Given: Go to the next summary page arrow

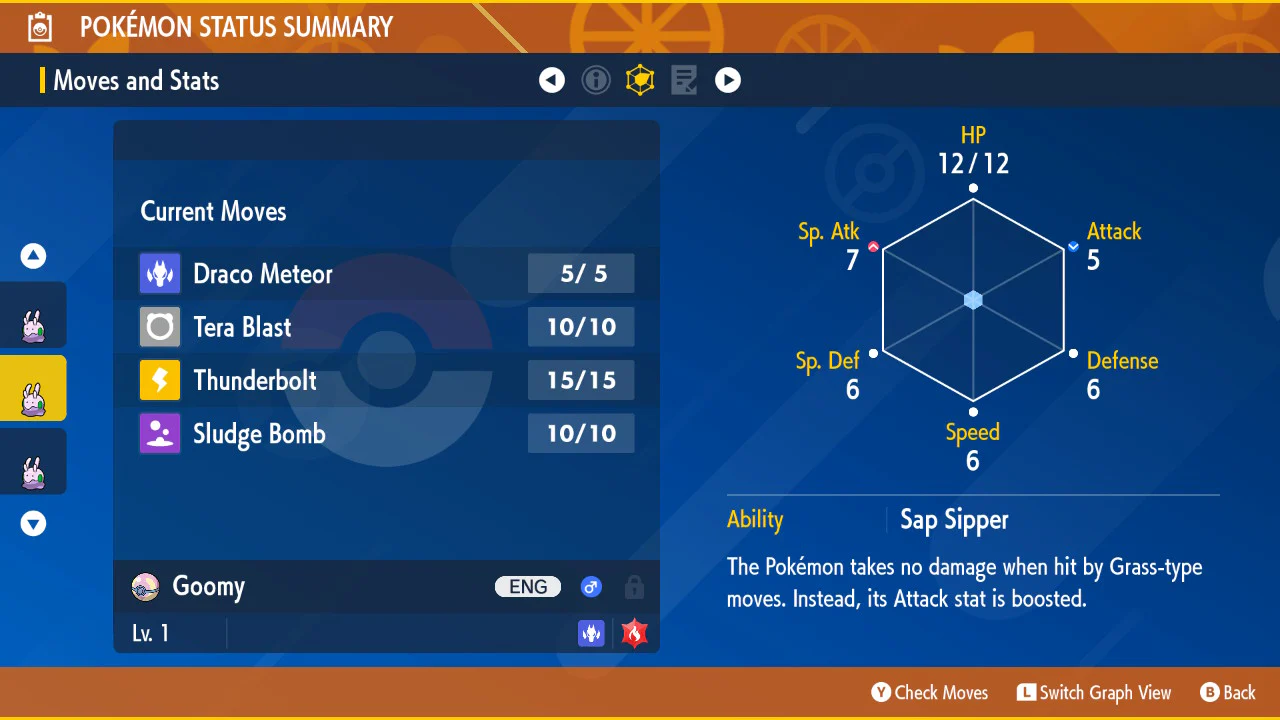Looking at the screenshot, I should click(728, 80).
